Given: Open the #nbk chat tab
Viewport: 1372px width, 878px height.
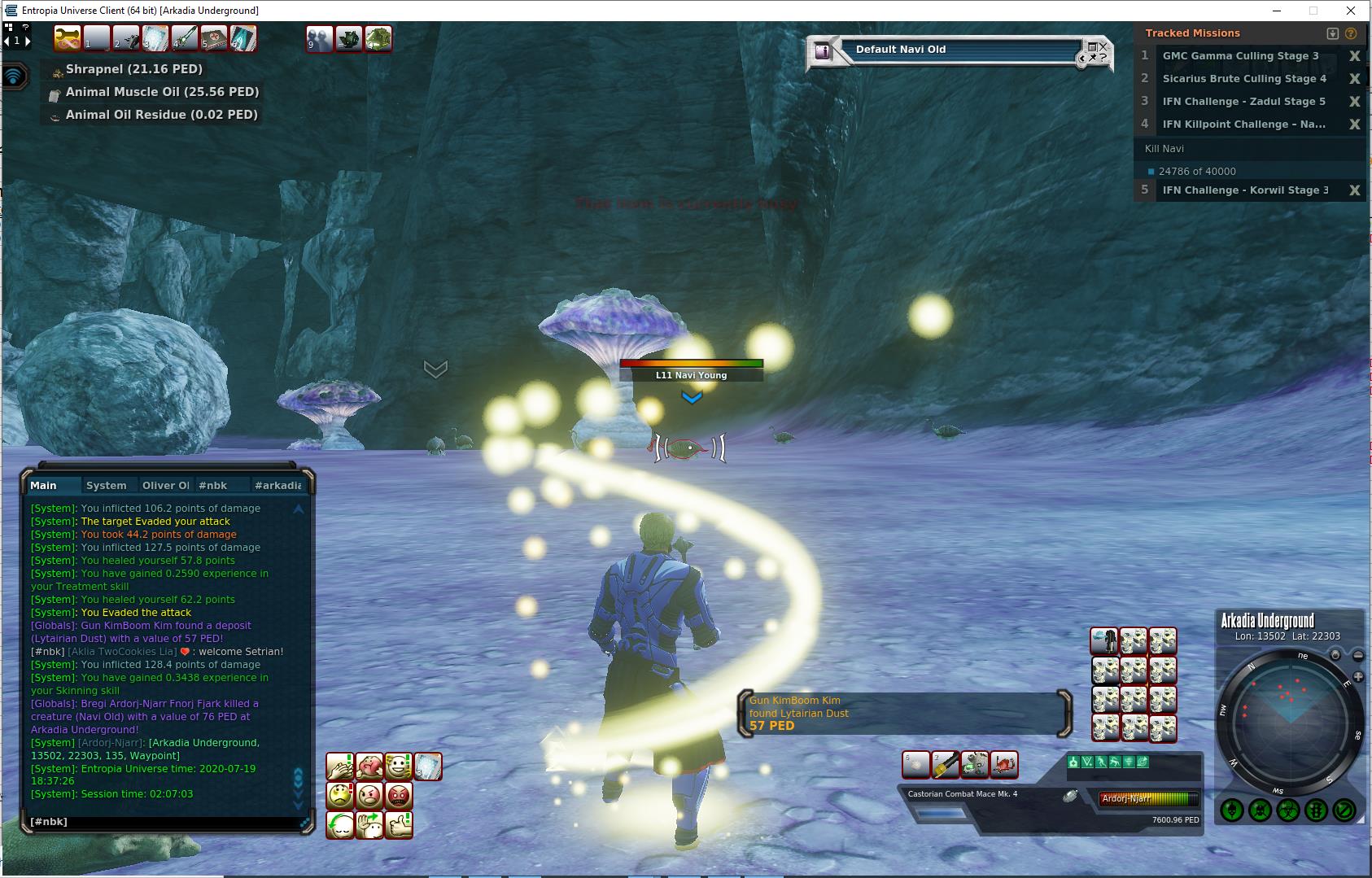Looking at the screenshot, I should (213, 486).
